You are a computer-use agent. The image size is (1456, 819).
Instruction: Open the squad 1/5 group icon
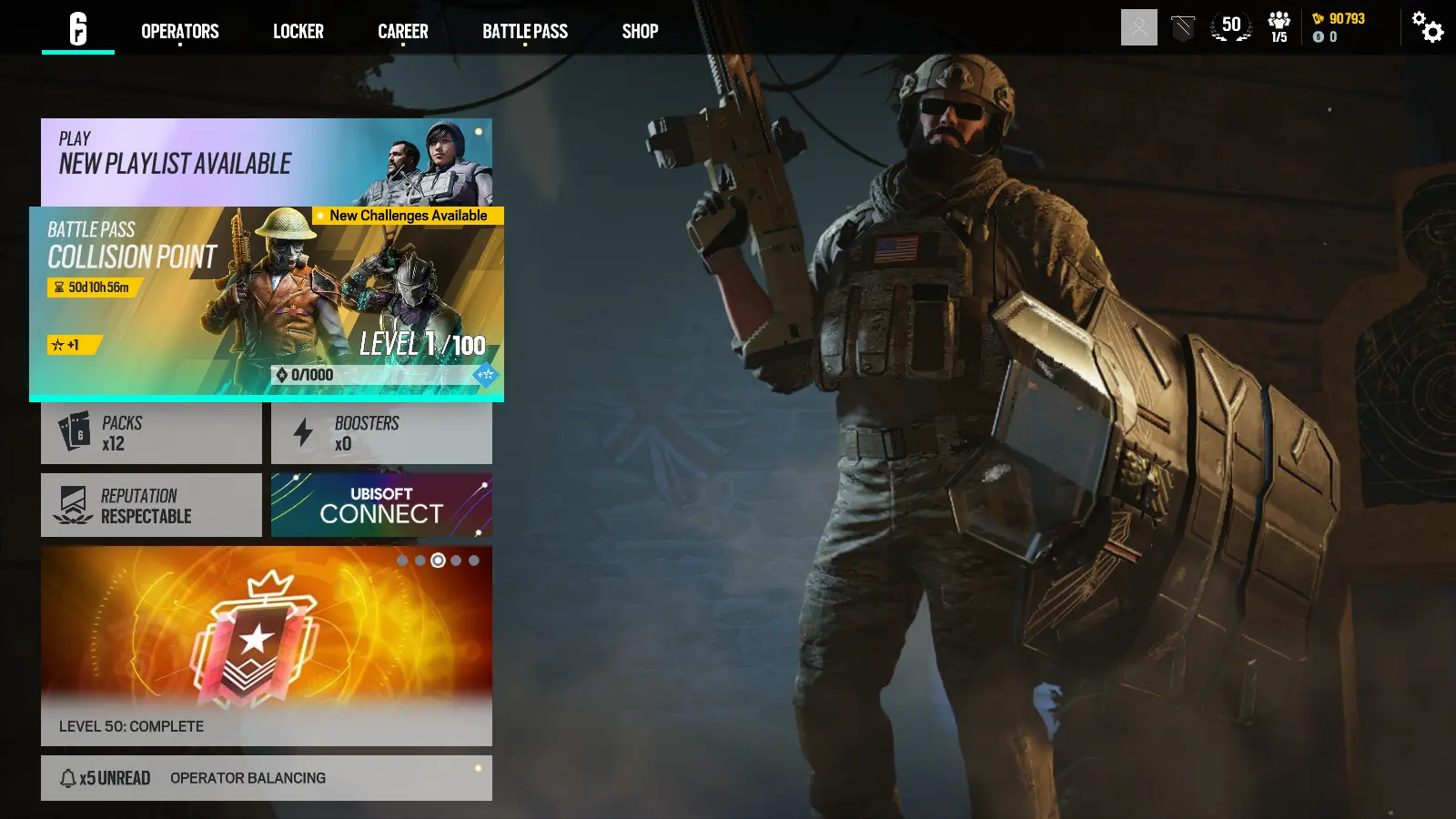point(1279,27)
